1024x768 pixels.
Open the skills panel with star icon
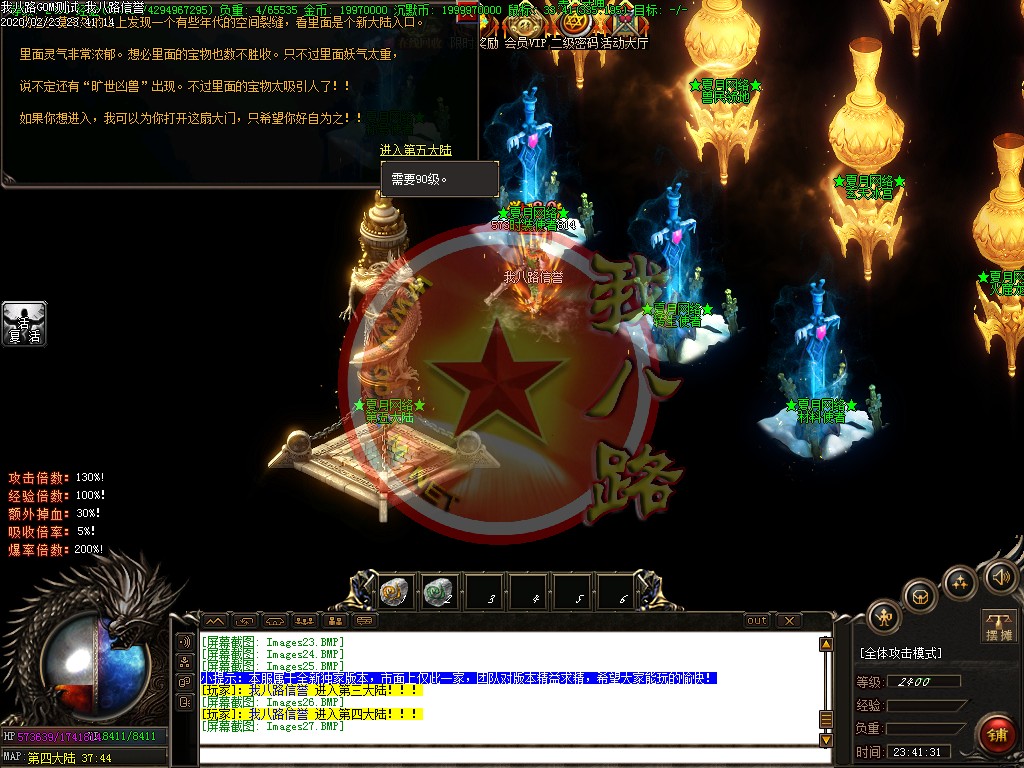pyautogui.click(x=960, y=582)
